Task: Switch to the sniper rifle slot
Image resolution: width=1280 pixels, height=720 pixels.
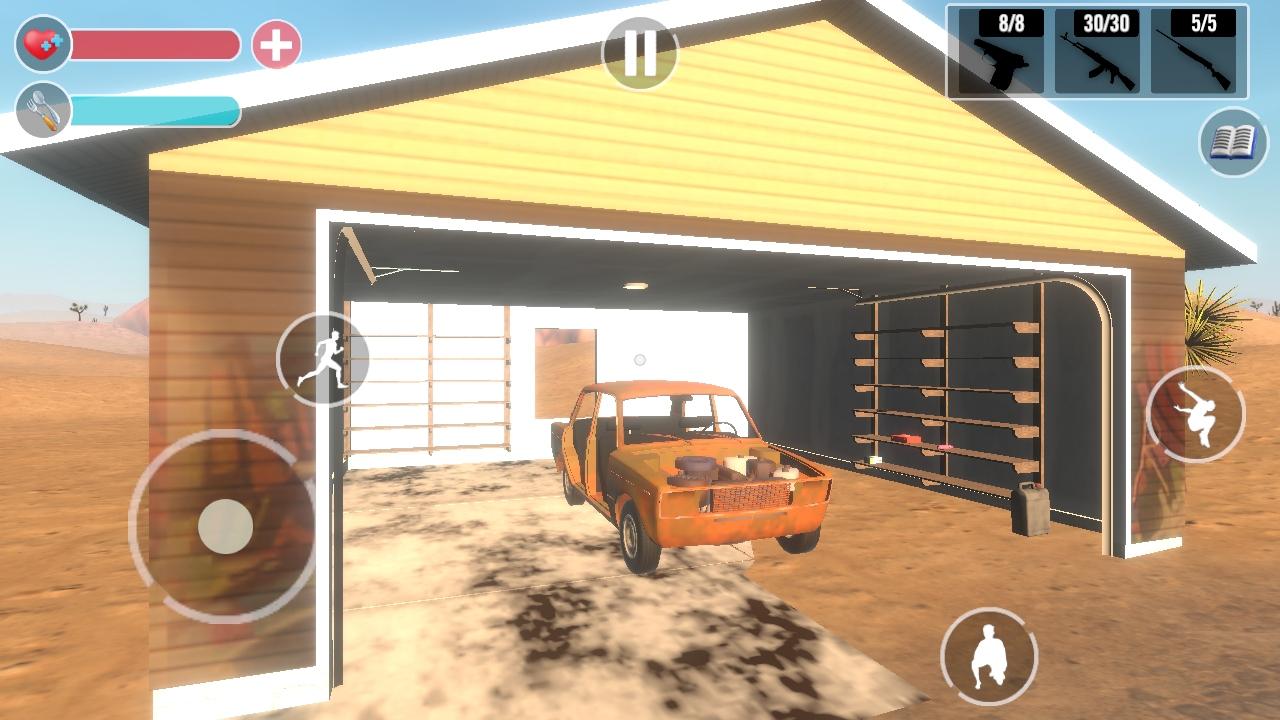Action: [1193, 52]
